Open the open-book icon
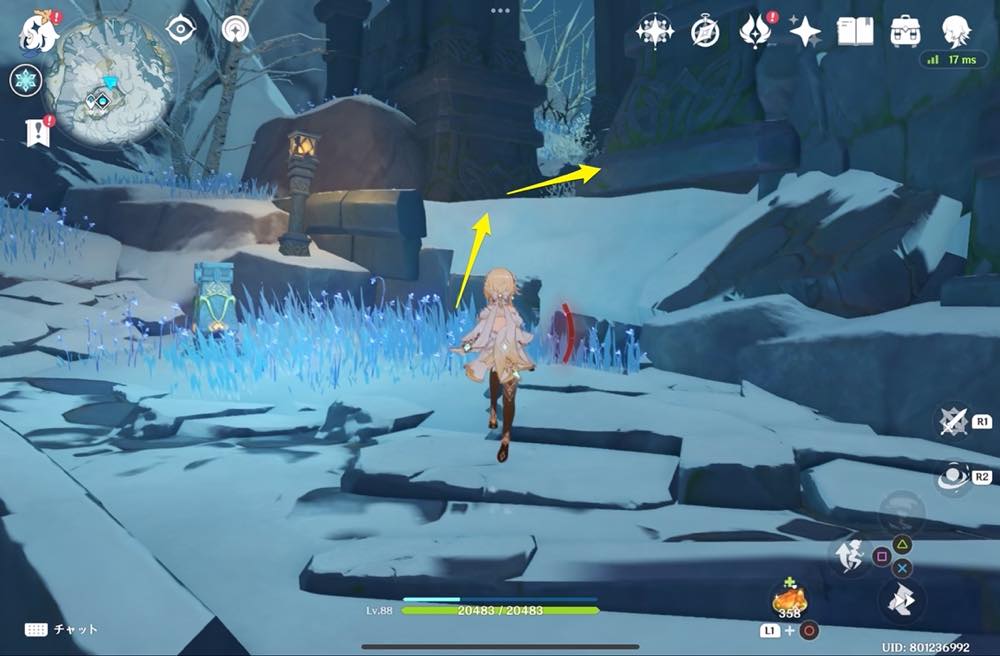Screen dimensions: 1000x656 click(x=855, y=31)
